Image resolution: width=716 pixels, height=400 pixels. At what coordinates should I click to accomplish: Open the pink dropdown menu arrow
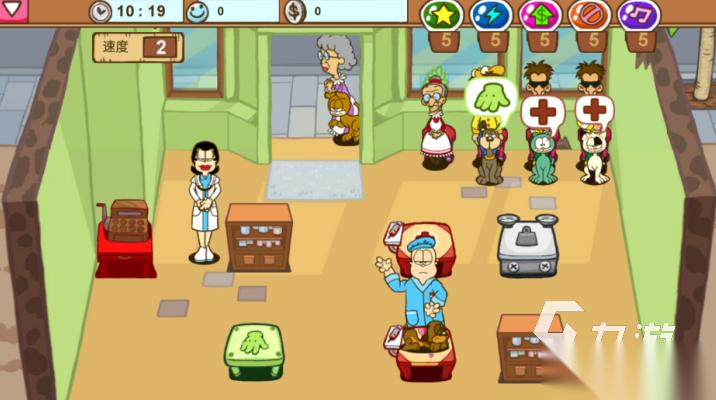coord(12,10)
